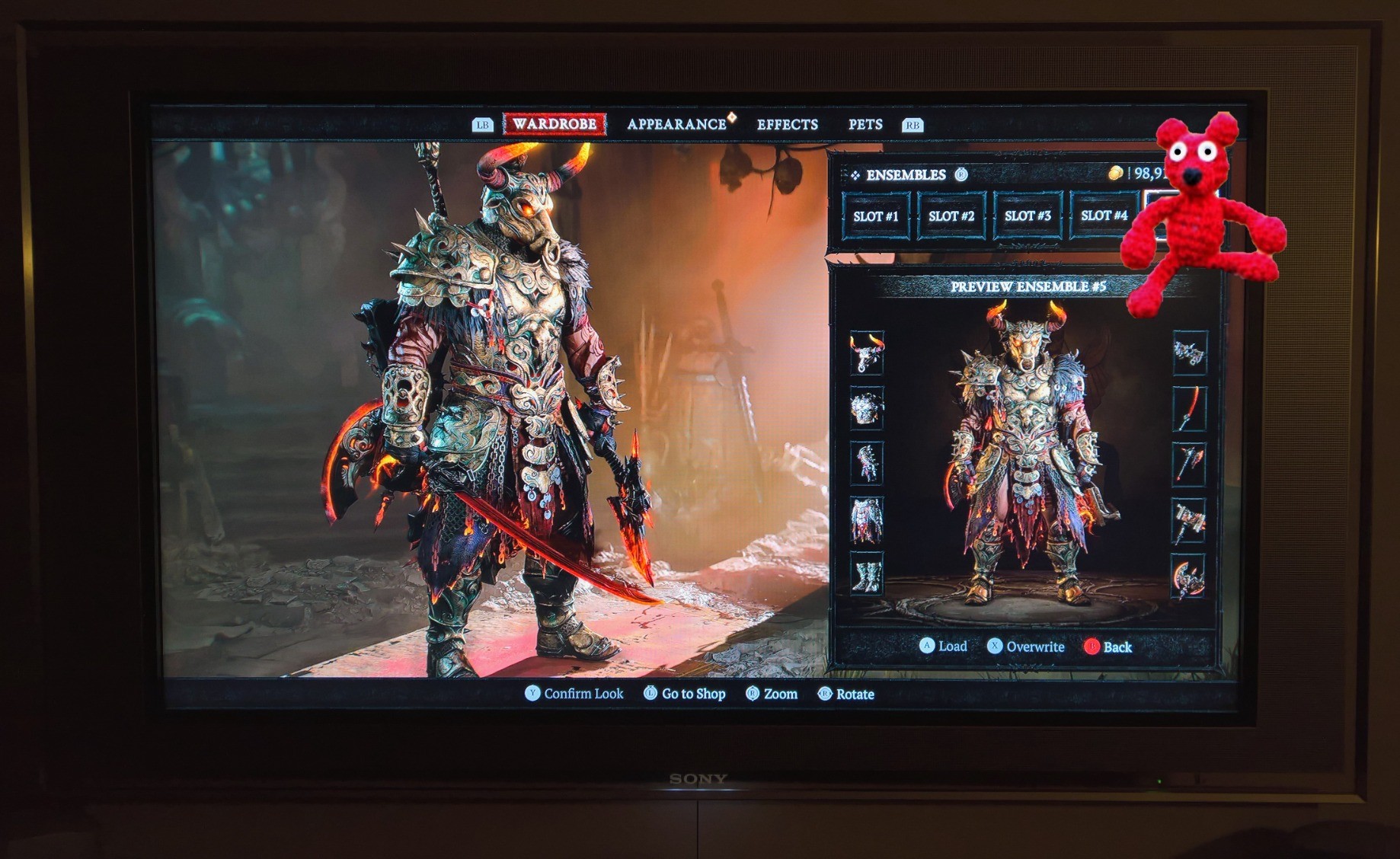Select the horned bull helm slot

[x=867, y=353]
